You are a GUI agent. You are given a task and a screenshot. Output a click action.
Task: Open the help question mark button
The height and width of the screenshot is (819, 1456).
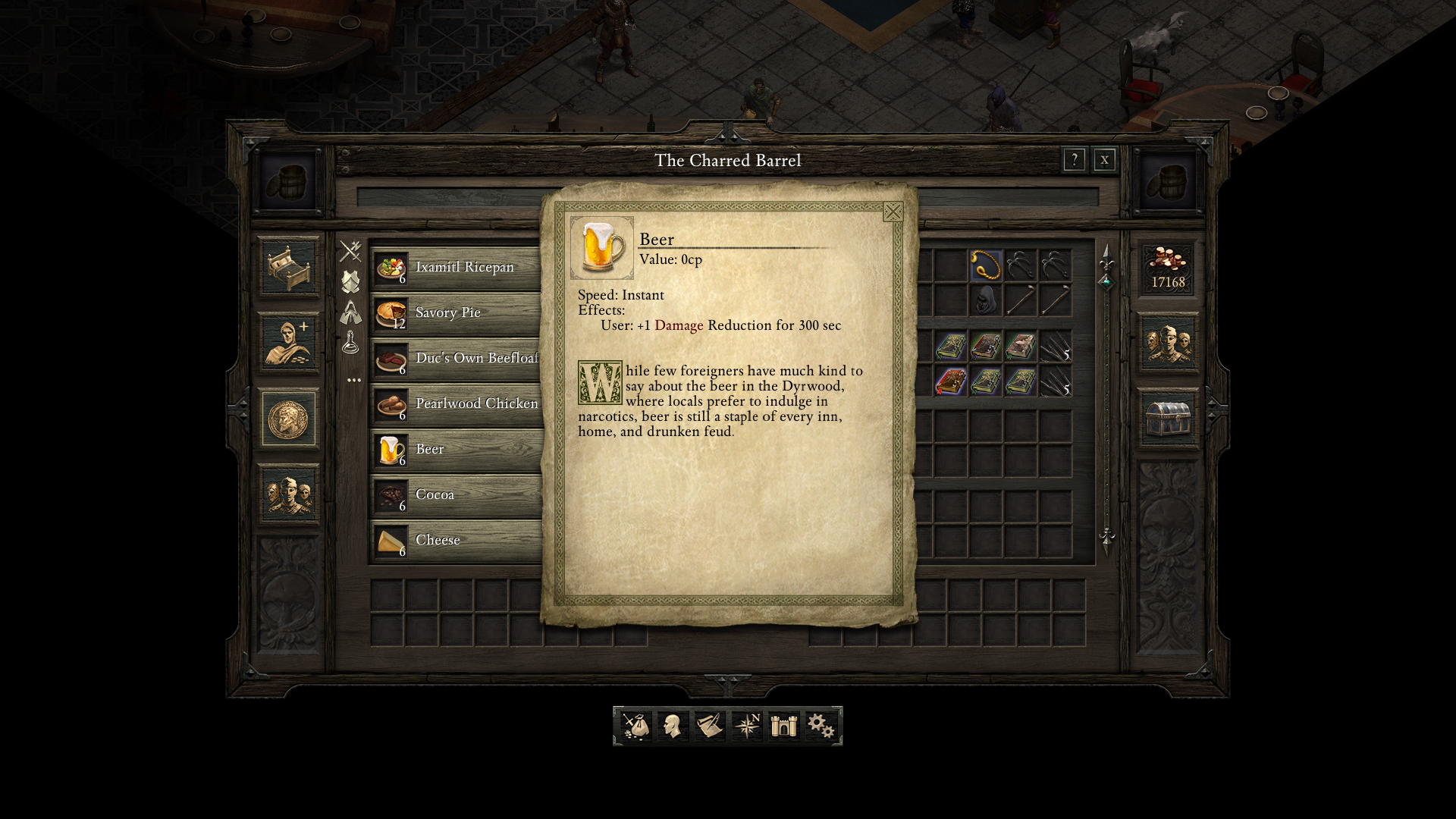(1074, 160)
